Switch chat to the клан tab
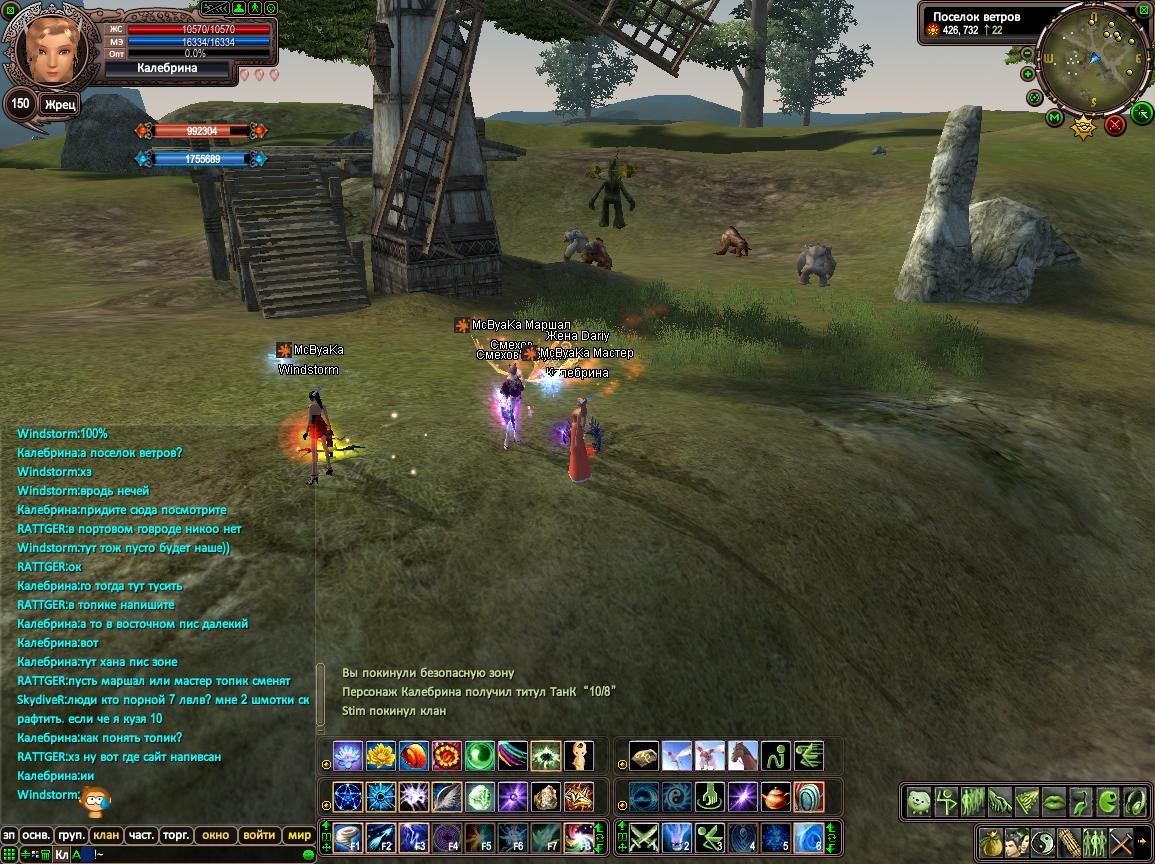Image resolution: width=1155 pixels, height=864 pixels. tap(105, 835)
